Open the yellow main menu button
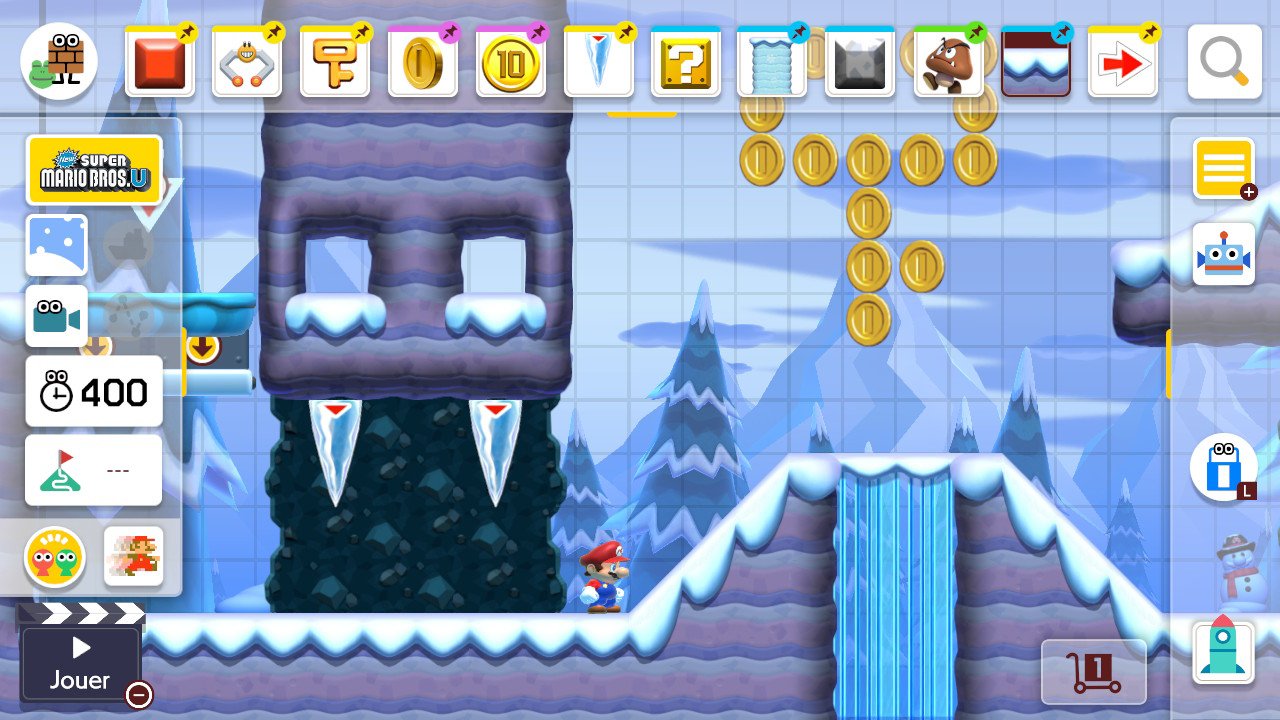 pyautogui.click(x=1223, y=168)
